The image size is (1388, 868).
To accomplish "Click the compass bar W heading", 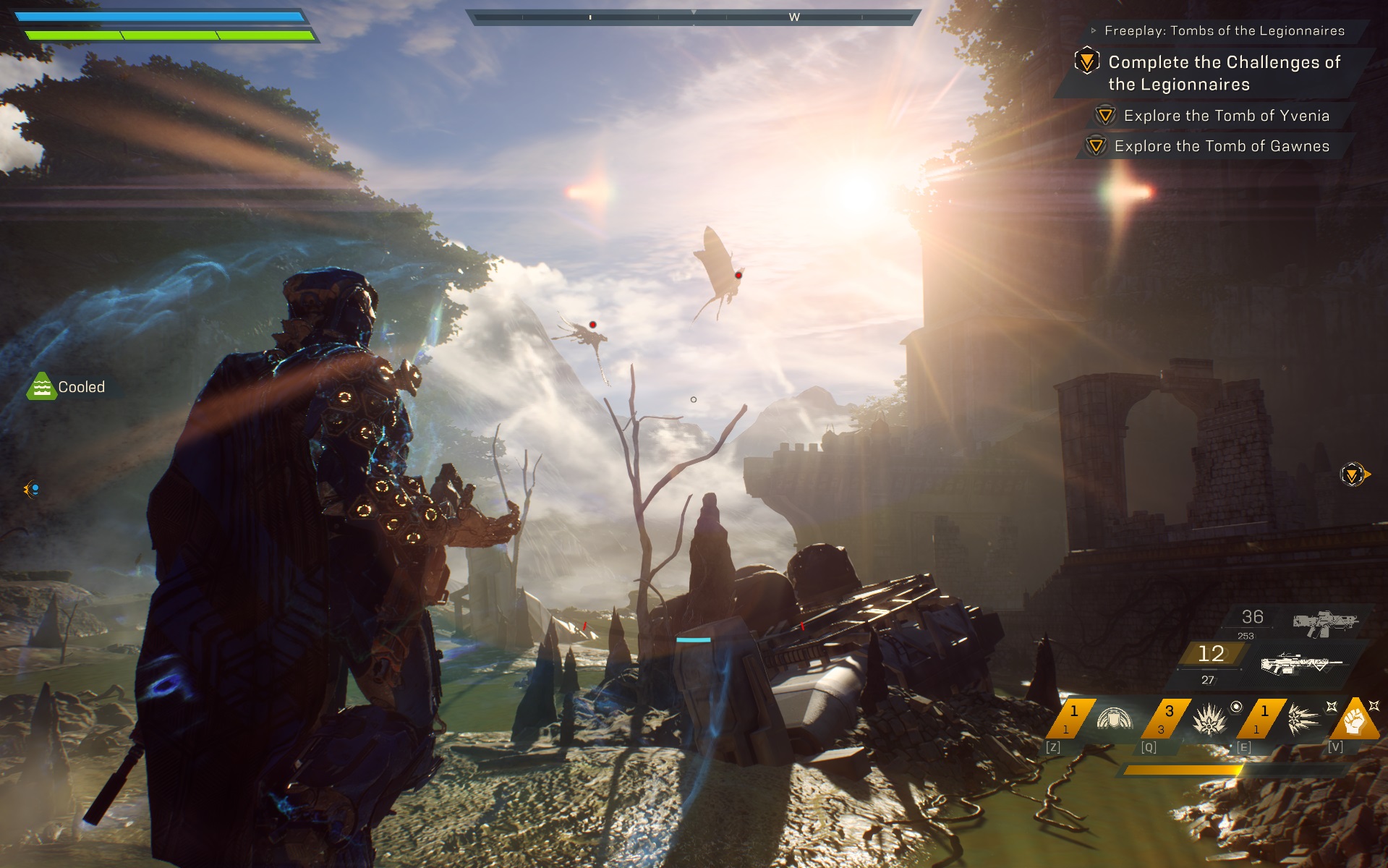I will tap(794, 17).
